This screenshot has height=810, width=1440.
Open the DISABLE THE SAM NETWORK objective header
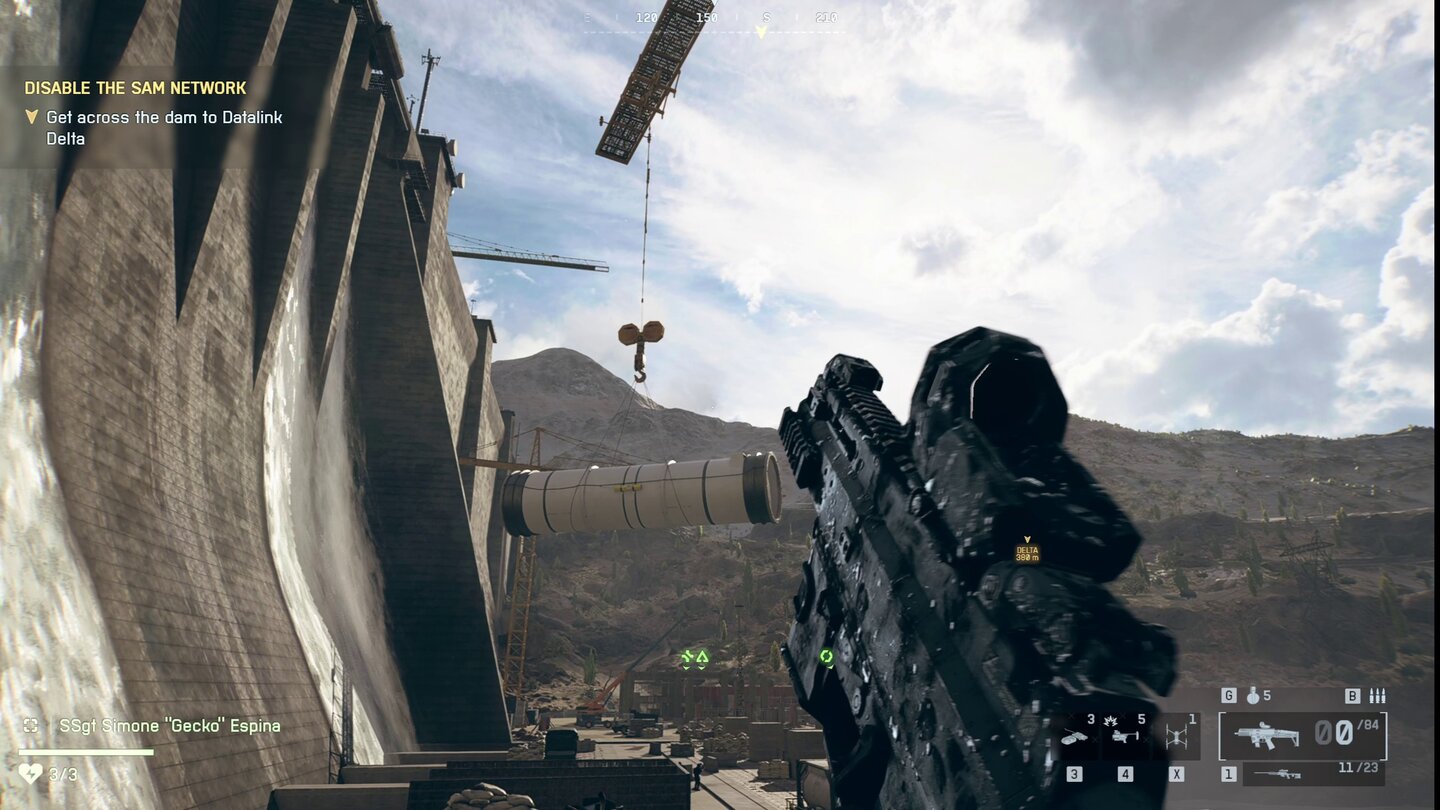click(133, 88)
